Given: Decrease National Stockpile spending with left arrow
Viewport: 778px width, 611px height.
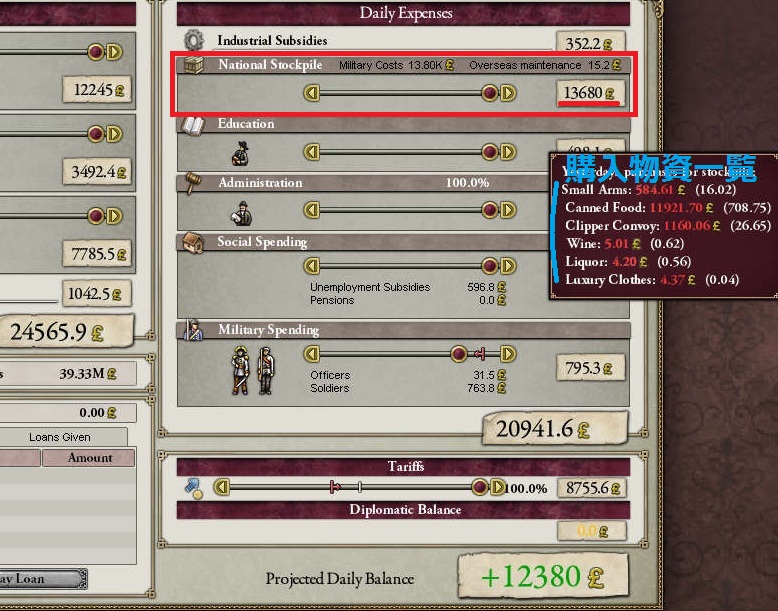Looking at the screenshot, I should click(312, 94).
